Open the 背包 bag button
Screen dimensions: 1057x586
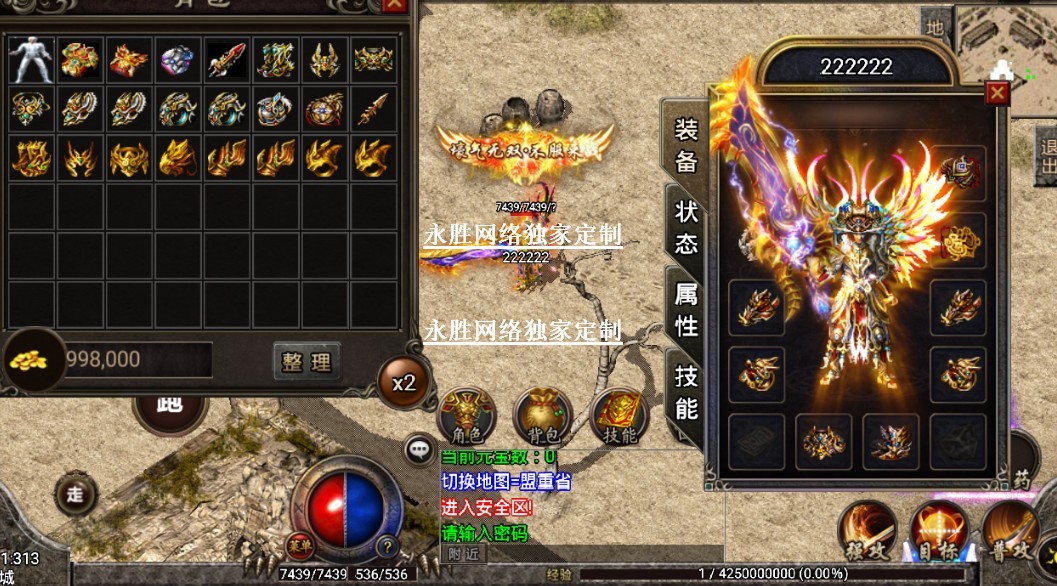click(x=543, y=416)
